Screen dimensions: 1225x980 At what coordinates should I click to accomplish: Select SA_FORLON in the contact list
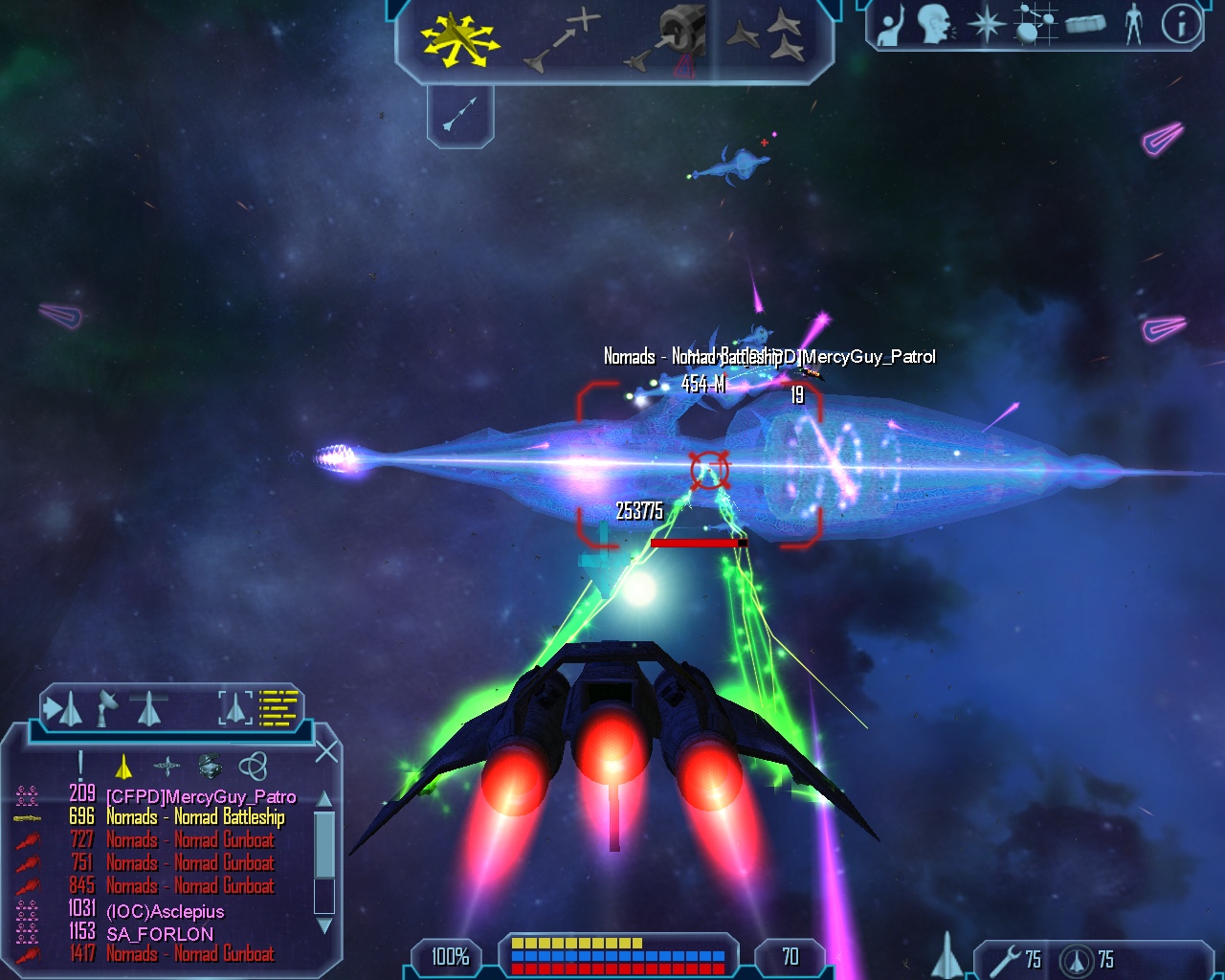[160, 934]
